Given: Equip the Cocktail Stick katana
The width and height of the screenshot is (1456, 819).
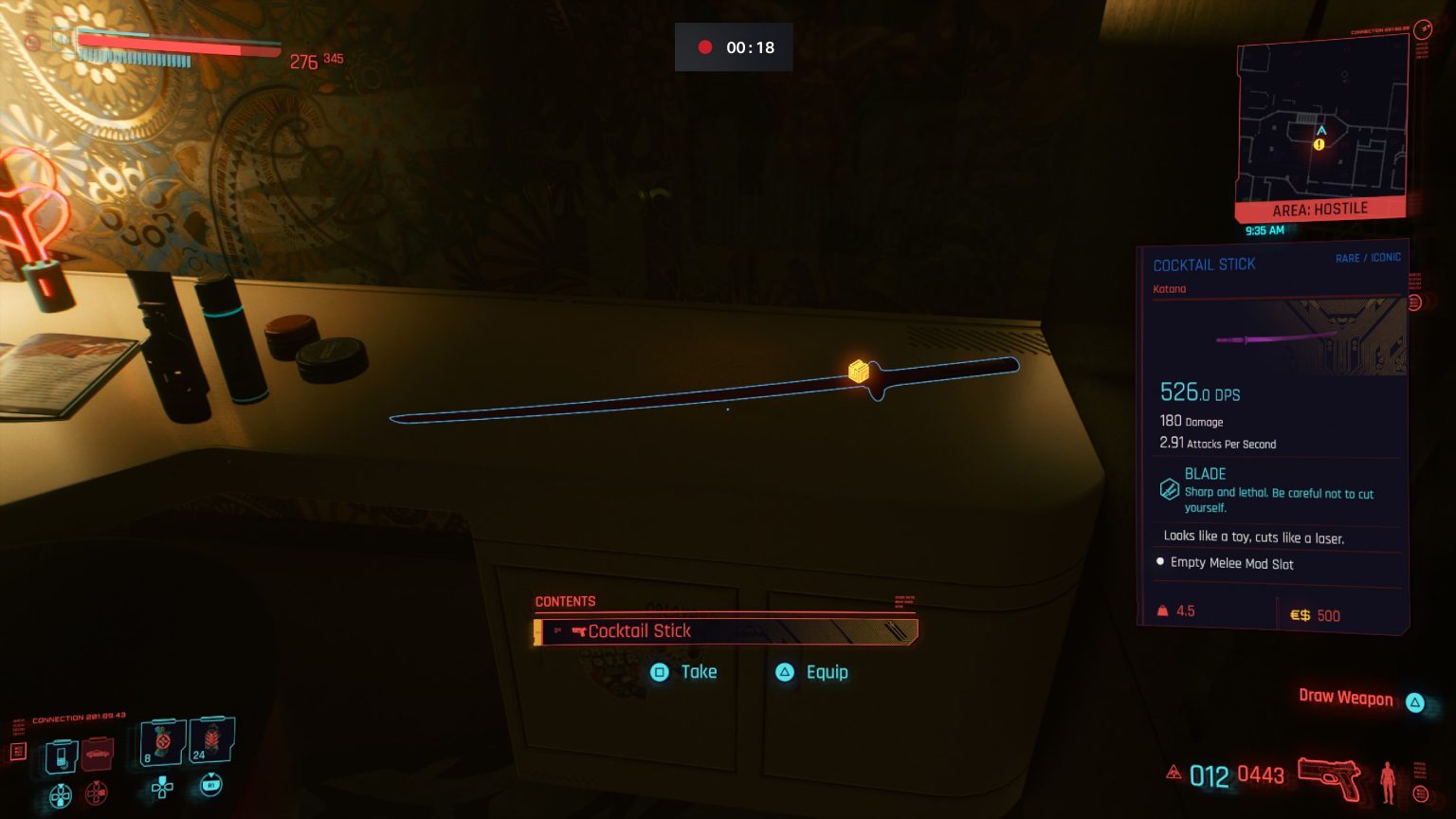Looking at the screenshot, I should pos(813,672).
